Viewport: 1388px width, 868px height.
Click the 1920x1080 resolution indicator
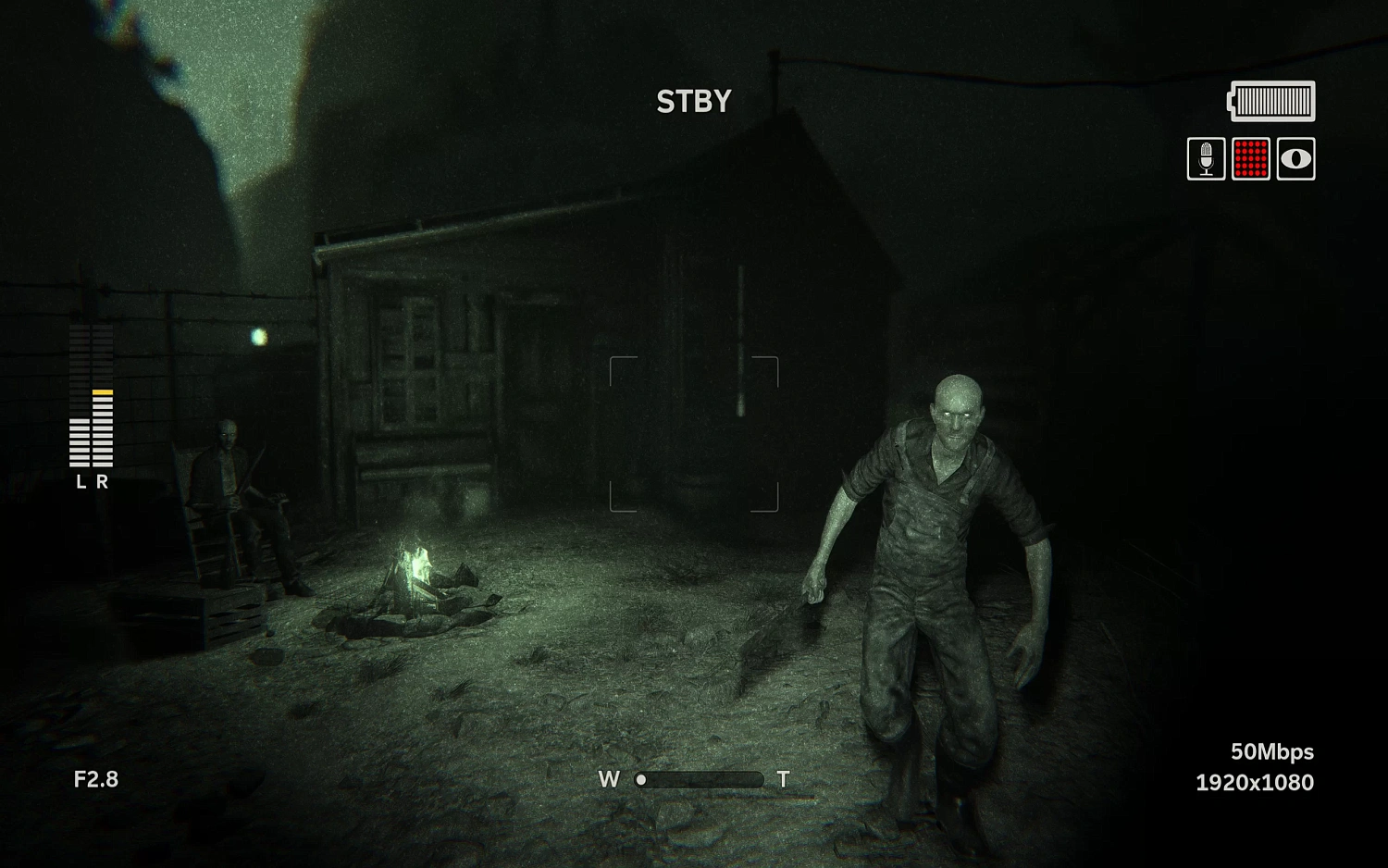coord(1254,783)
